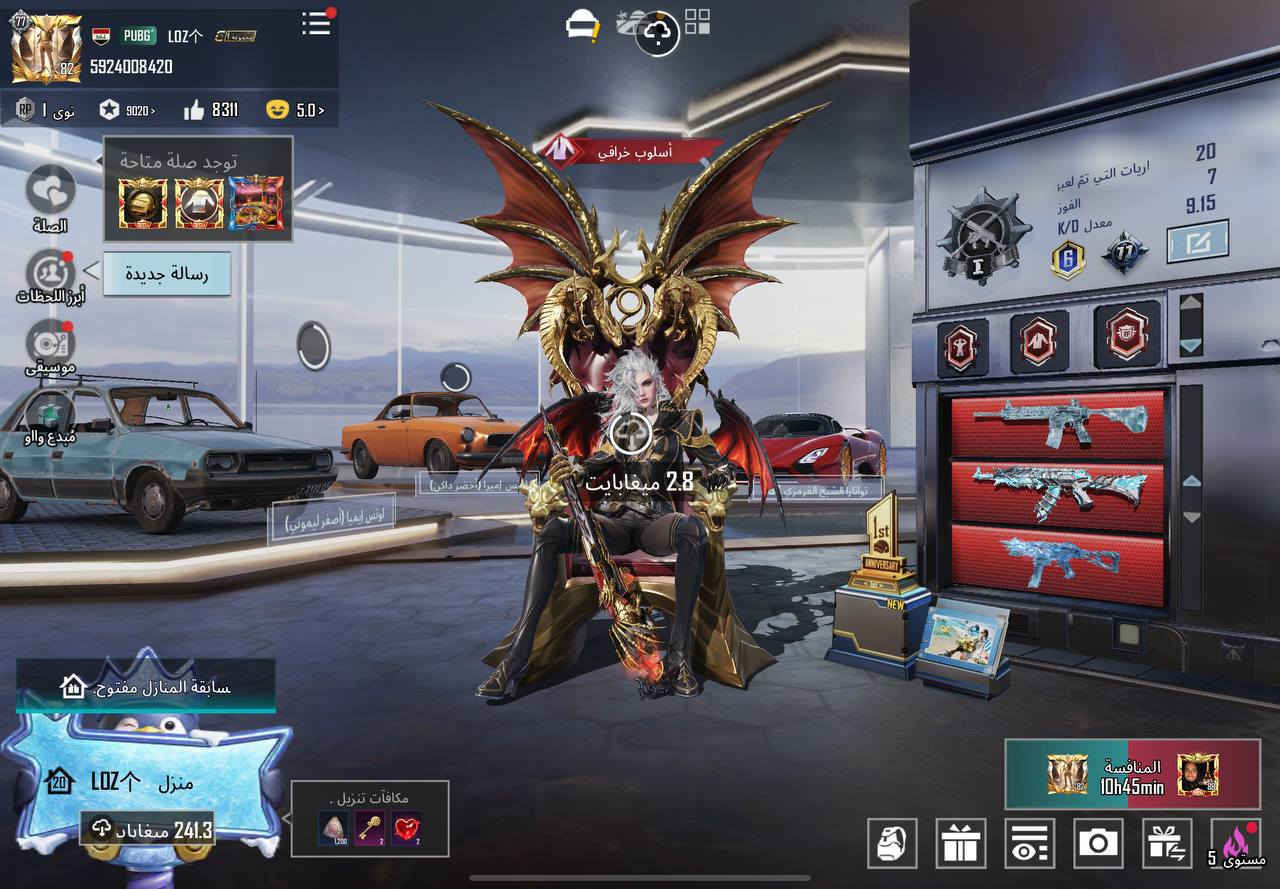Click the cloud download icon at top

[x=657, y=33]
